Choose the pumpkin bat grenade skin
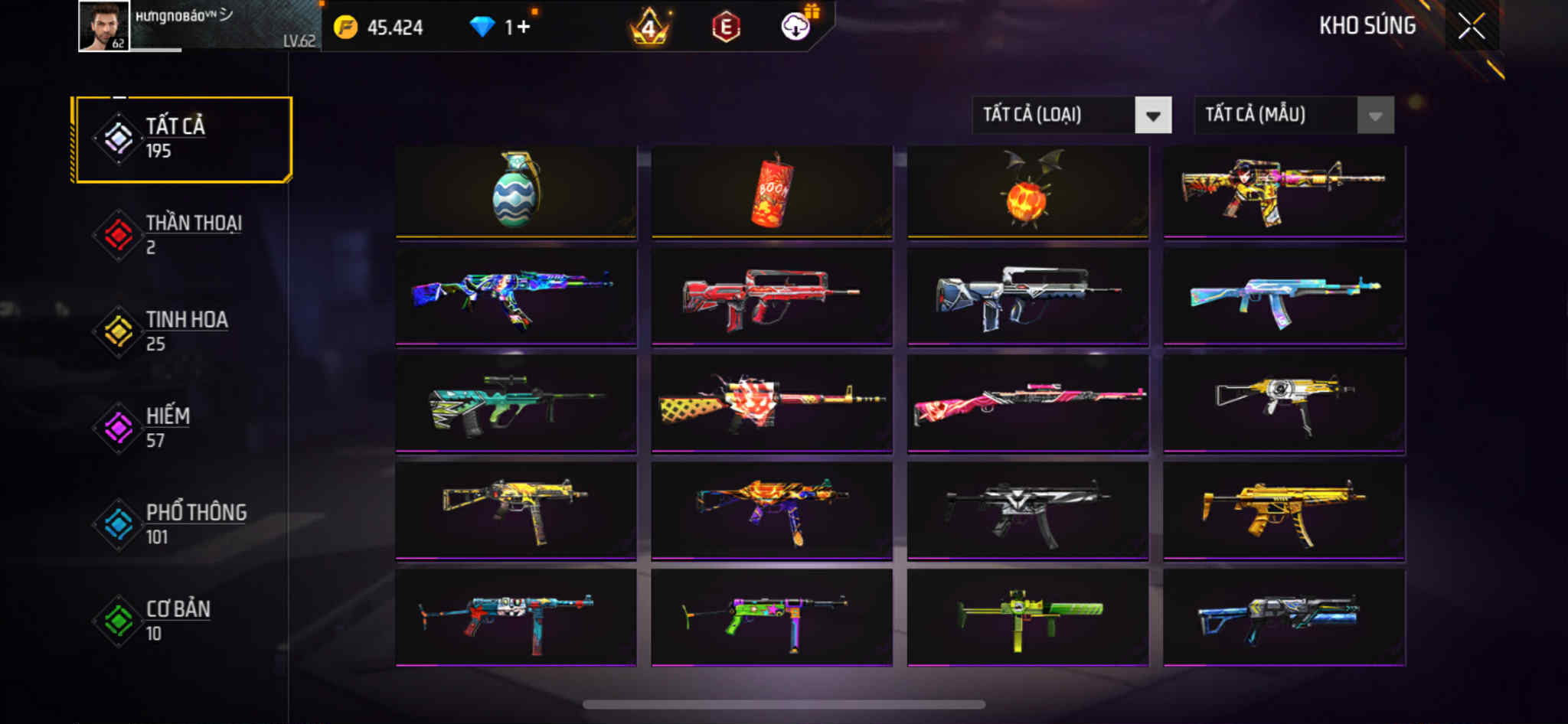Viewport: 1568px width, 724px height. 1027,191
